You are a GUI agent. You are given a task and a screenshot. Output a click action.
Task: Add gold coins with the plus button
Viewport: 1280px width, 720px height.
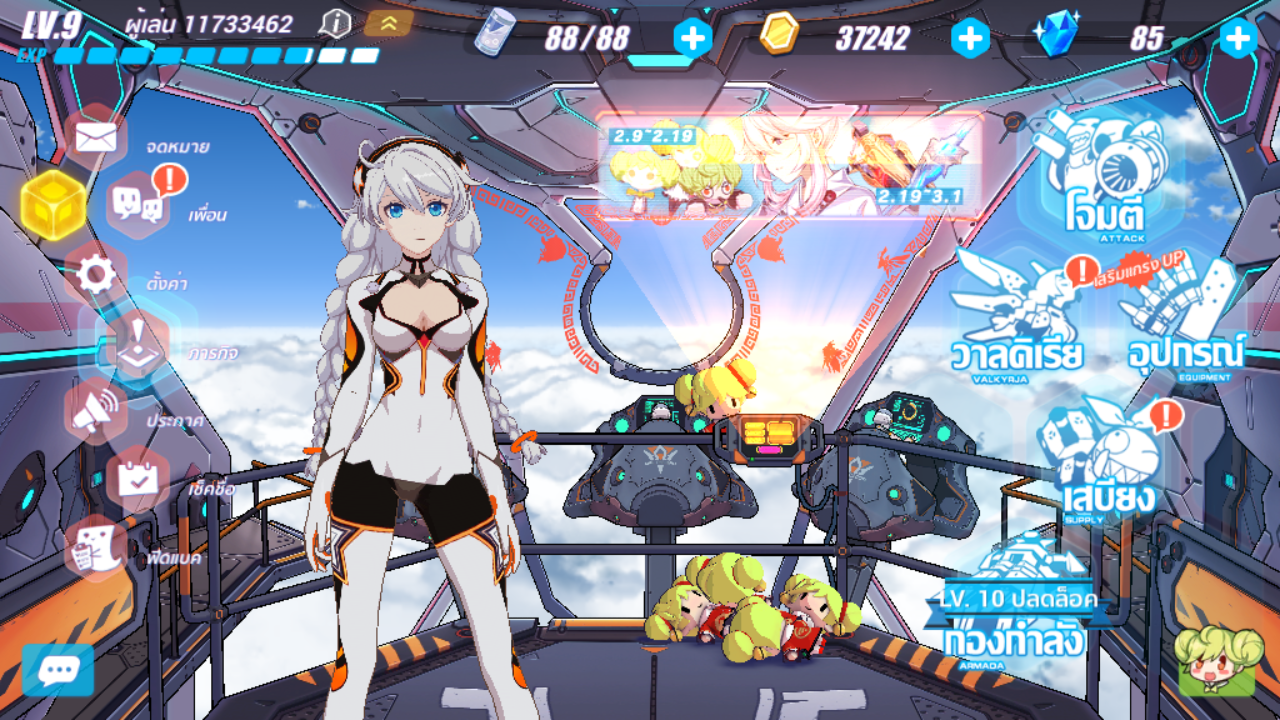click(x=969, y=38)
